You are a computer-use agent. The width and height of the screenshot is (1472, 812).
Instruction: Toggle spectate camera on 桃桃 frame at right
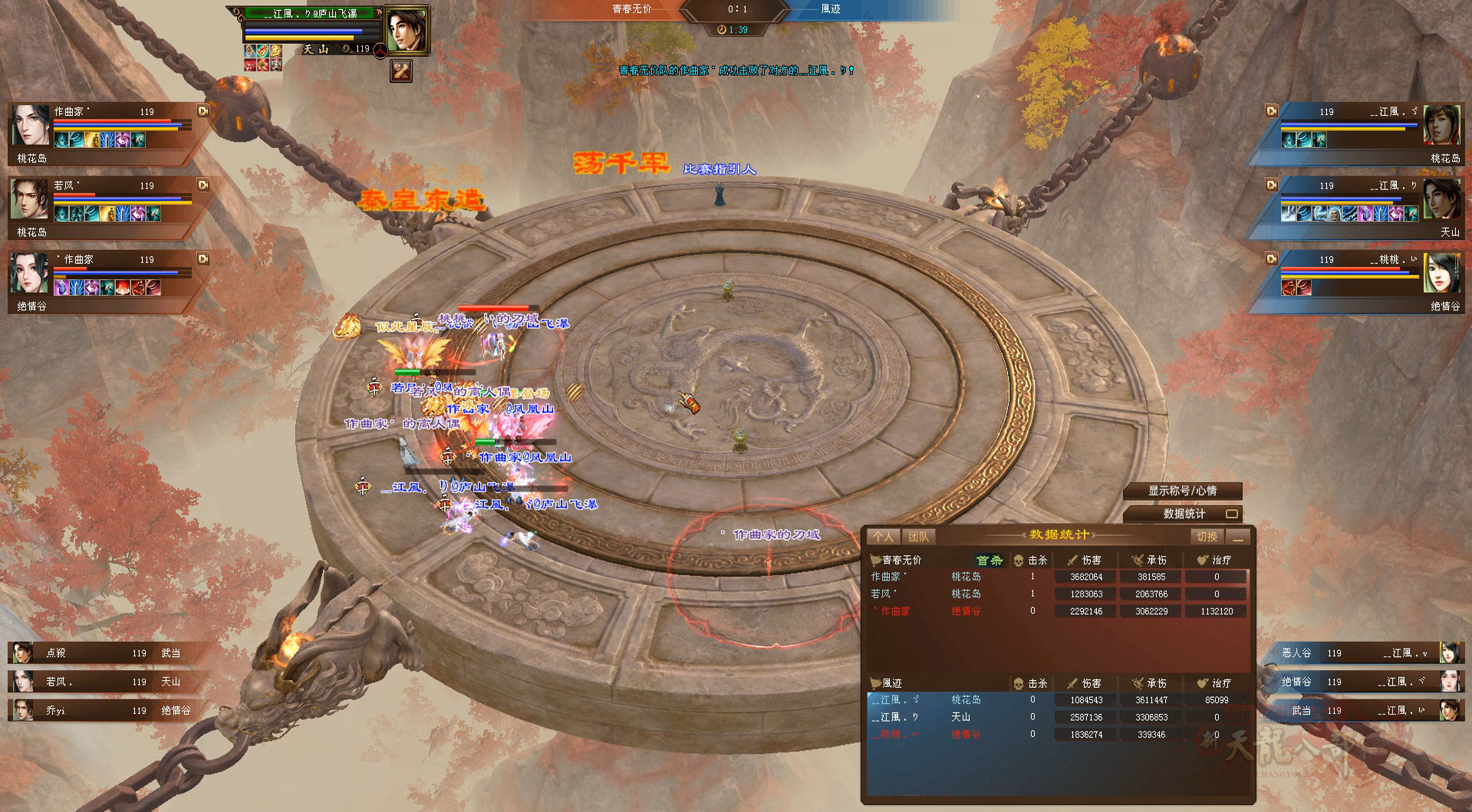pos(1272,259)
